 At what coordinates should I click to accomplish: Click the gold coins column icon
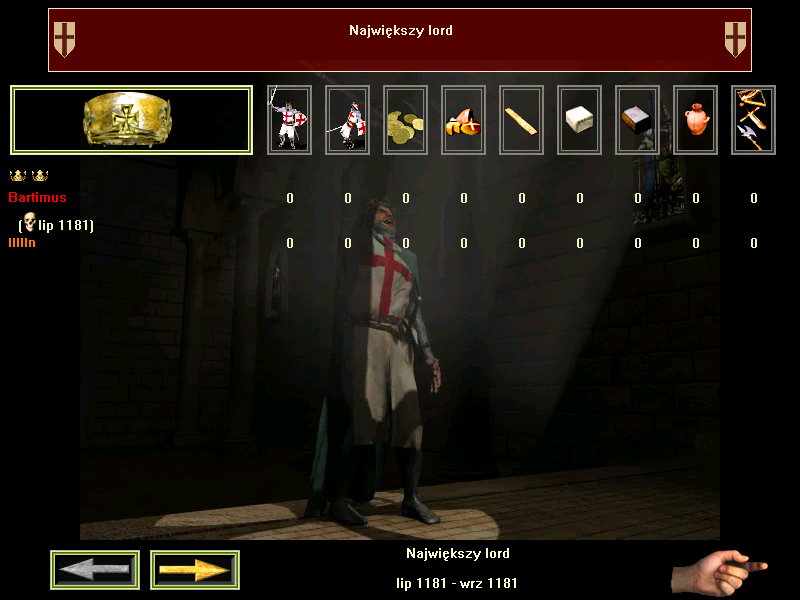[405, 120]
